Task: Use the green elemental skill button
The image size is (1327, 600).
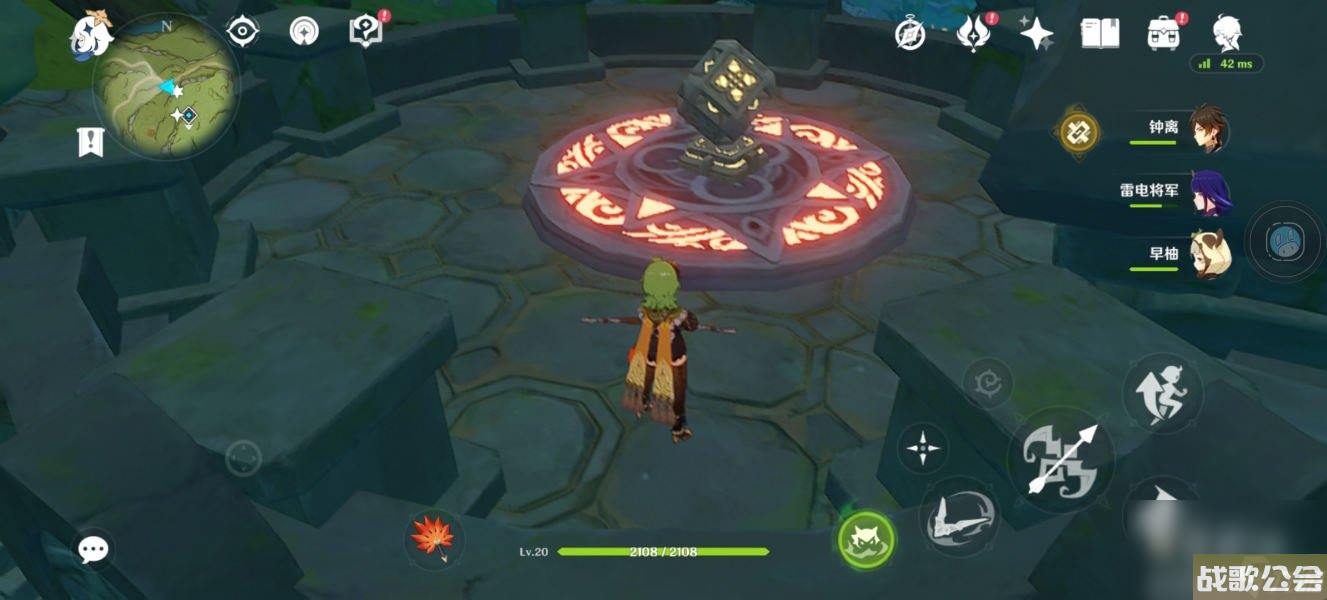Action: click(866, 539)
